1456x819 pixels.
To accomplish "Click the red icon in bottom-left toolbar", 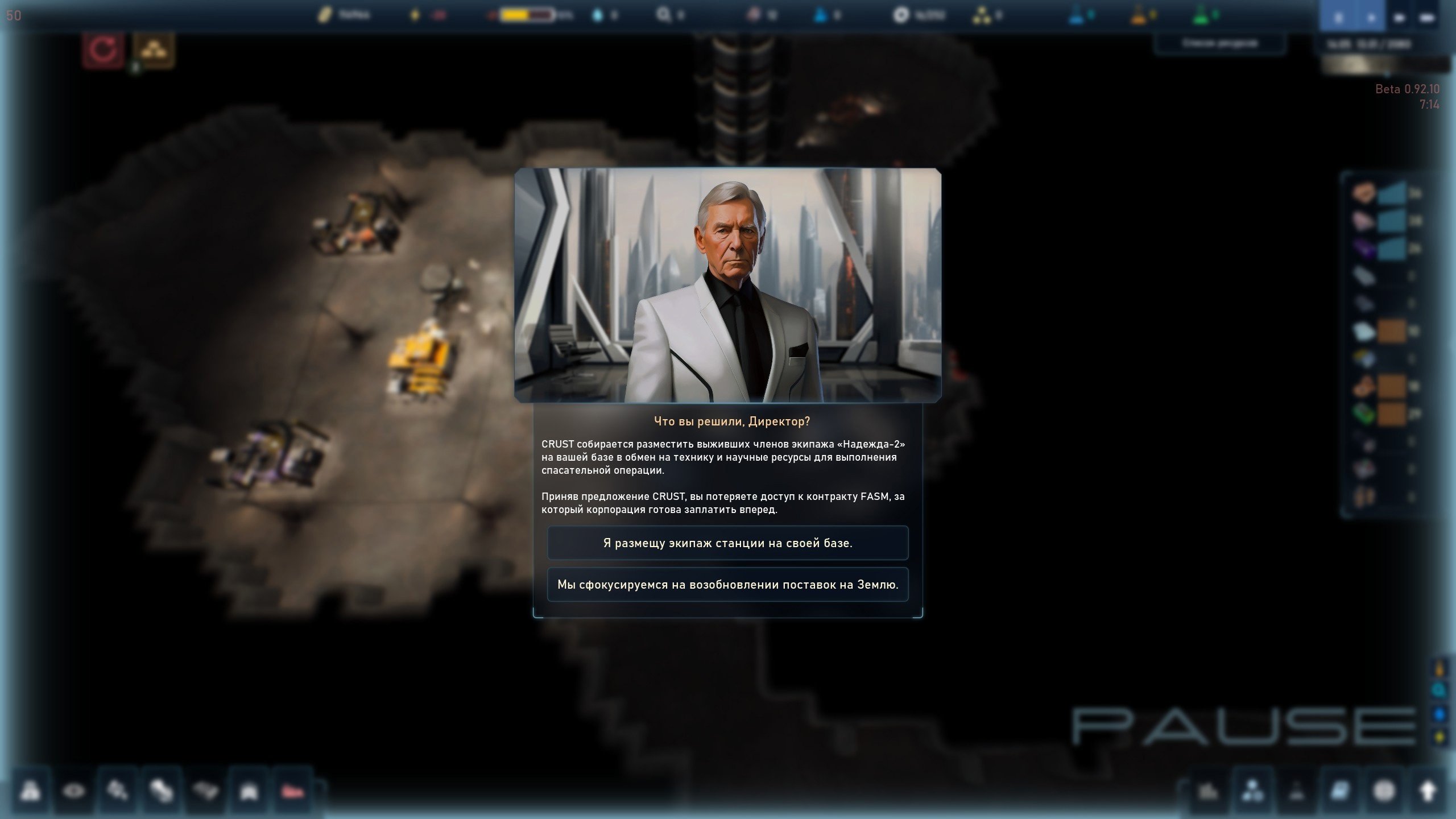I will point(293,791).
